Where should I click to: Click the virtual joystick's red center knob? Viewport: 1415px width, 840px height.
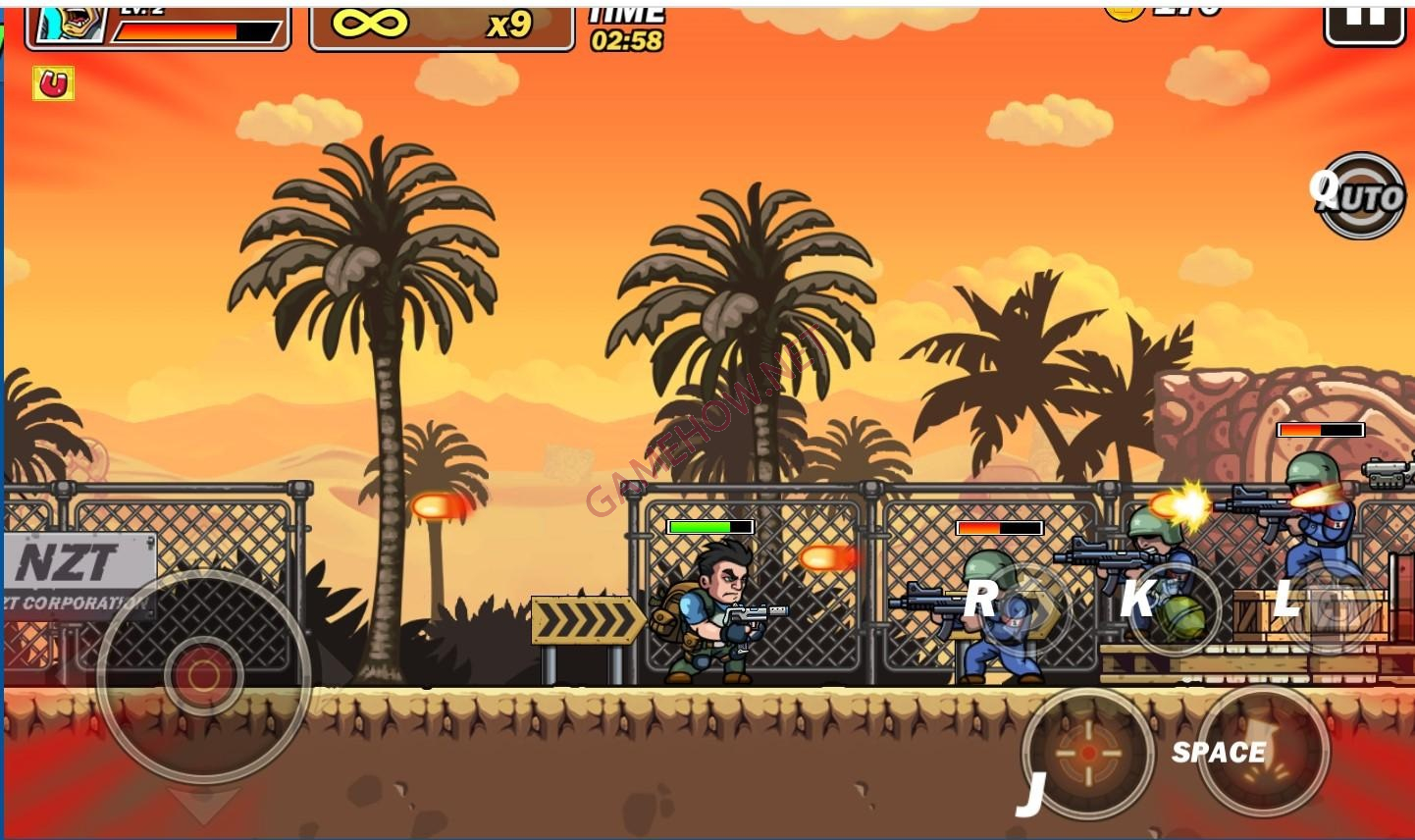(x=203, y=675)
